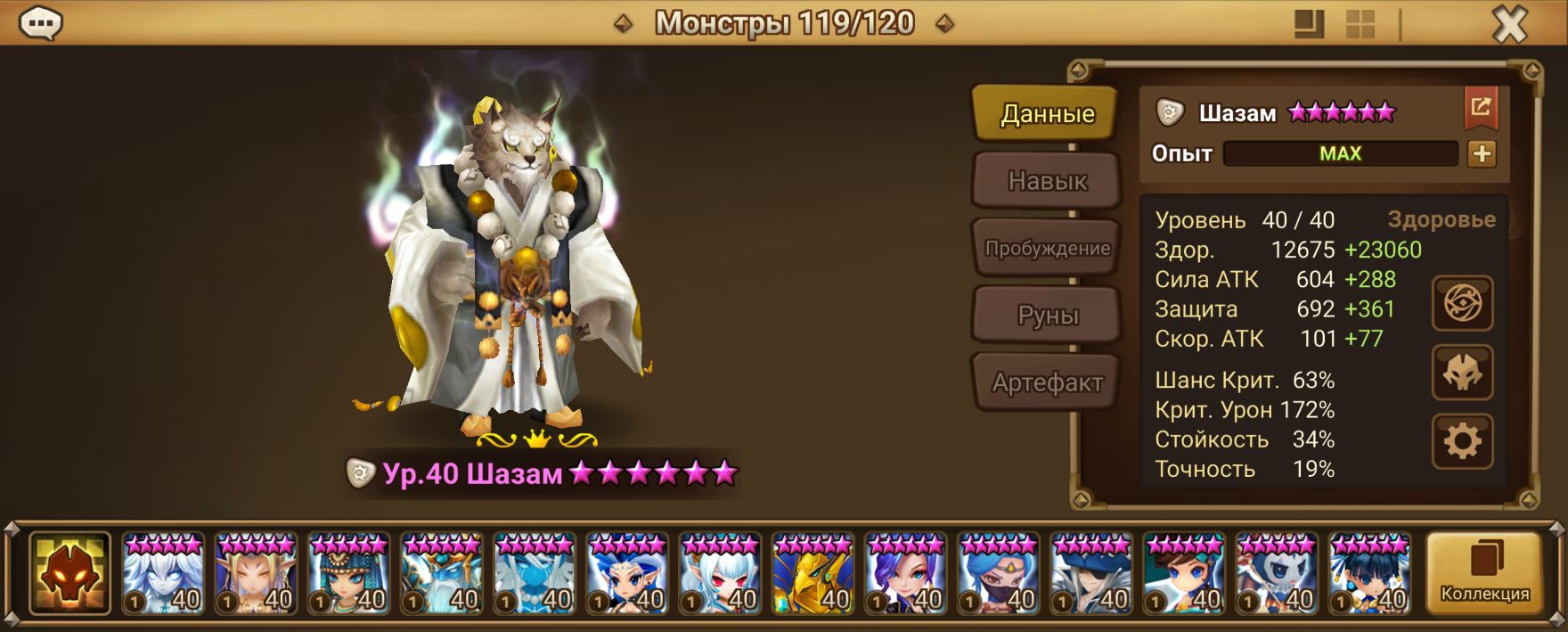Switch to the grid layout view
1568x632 pixels.
(x=1360, y=25)
